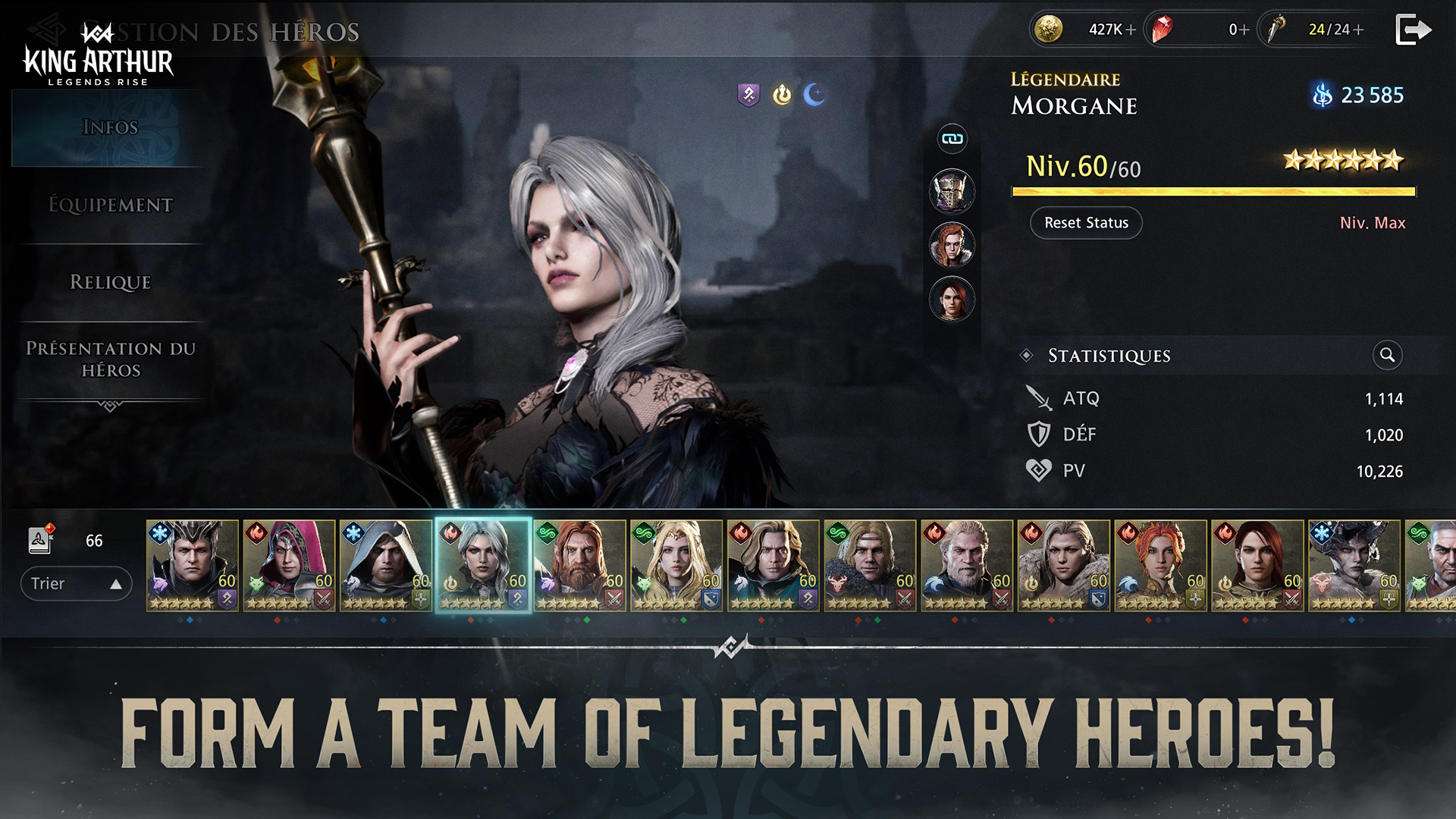Toggle the helmeted knight portrait selector
Image resolution: width=1456 pixels, height=819 pixels.
pos(952,192)
